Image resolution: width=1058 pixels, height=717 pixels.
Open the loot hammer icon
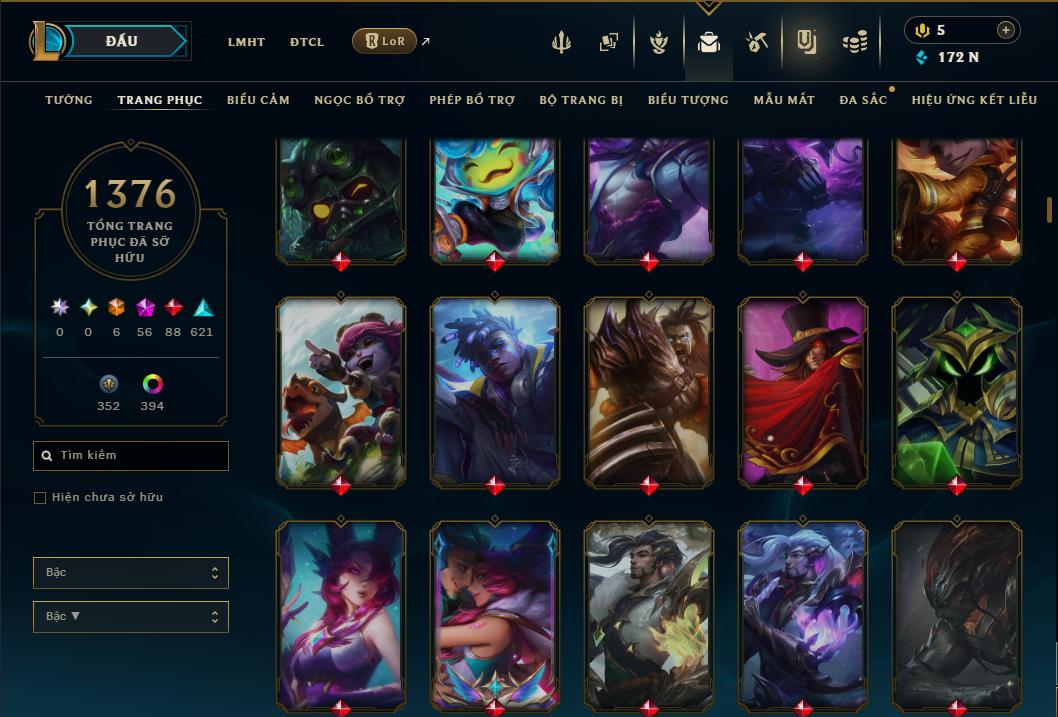click(x=756, y=42)
